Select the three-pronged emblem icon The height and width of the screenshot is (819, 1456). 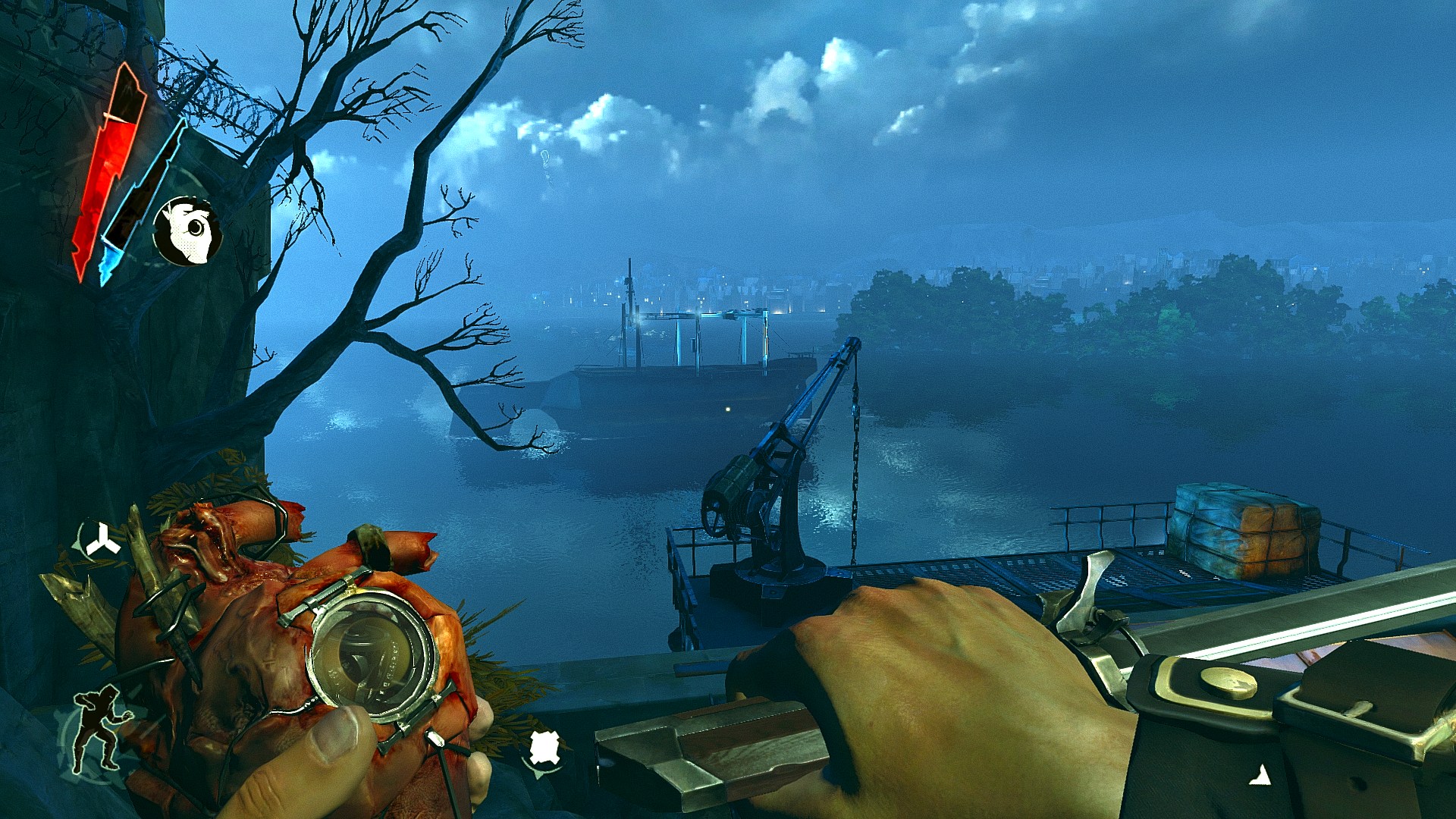pos(101,542)
